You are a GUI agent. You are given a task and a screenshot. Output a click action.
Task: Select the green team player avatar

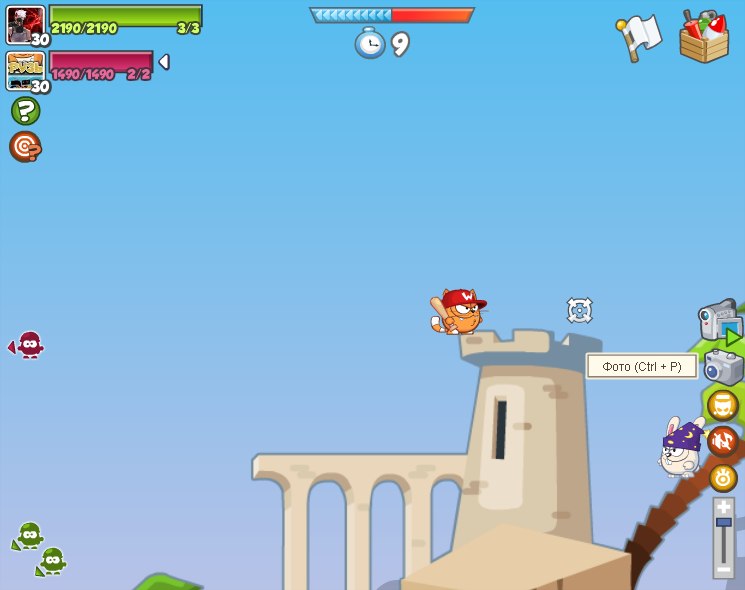point(26,25)
